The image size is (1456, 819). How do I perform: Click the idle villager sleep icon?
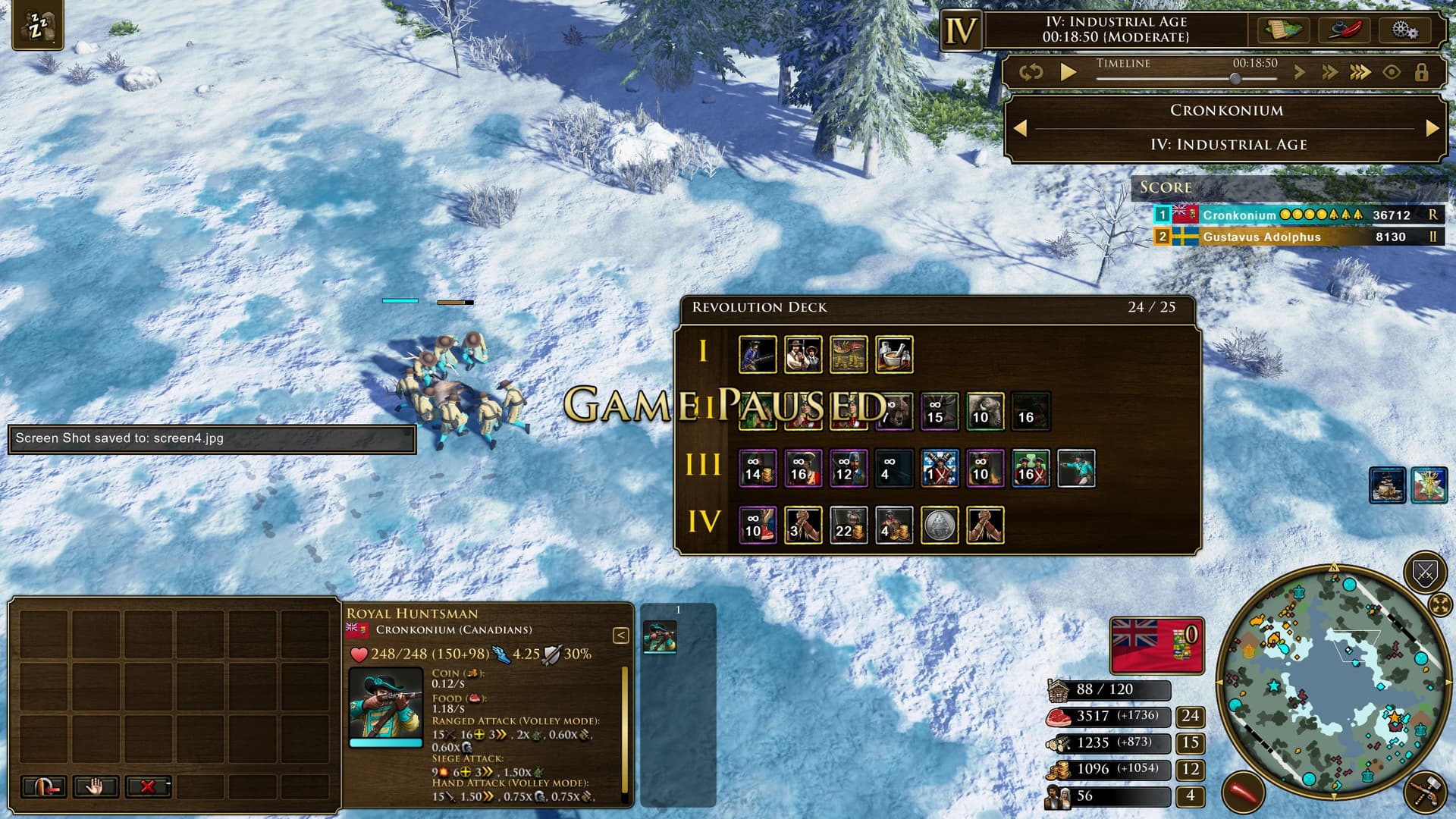pos(37,27)
